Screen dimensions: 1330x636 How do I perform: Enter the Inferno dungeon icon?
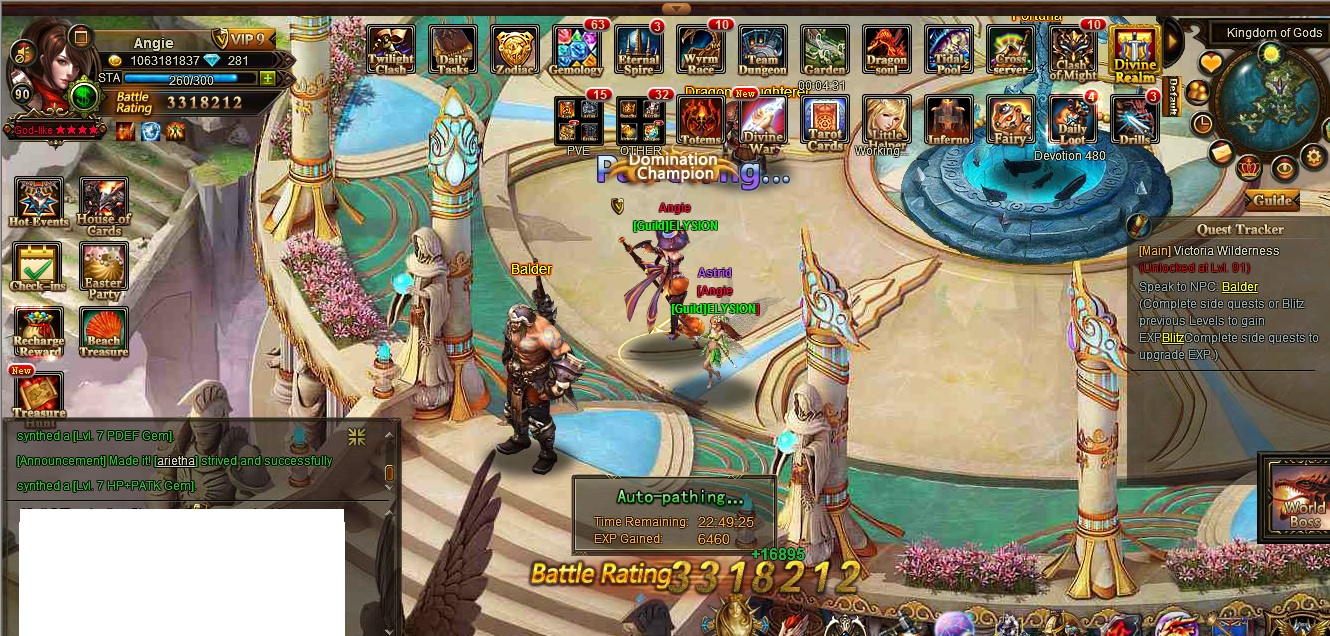click(x=949, y=121)
